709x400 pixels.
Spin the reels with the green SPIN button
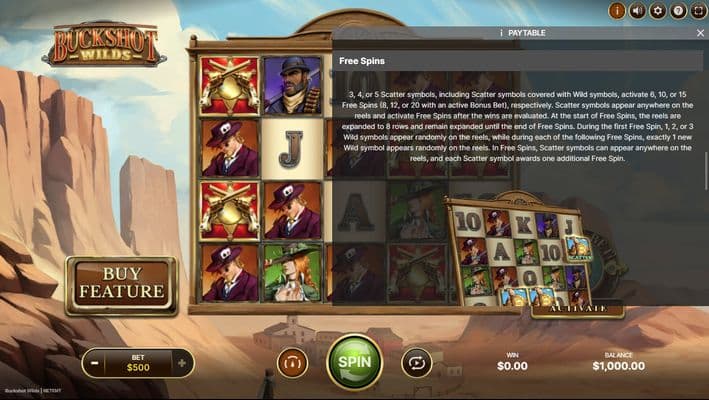[354, 362]
